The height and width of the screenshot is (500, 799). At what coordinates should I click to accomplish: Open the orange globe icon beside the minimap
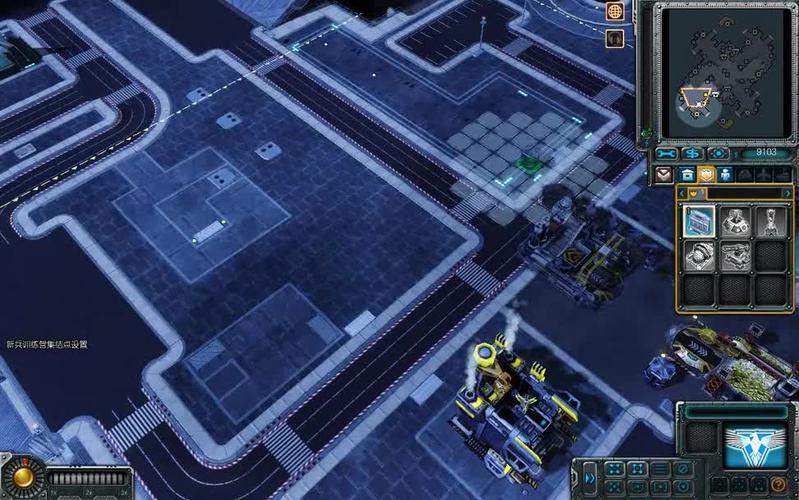tap(617, 13)
